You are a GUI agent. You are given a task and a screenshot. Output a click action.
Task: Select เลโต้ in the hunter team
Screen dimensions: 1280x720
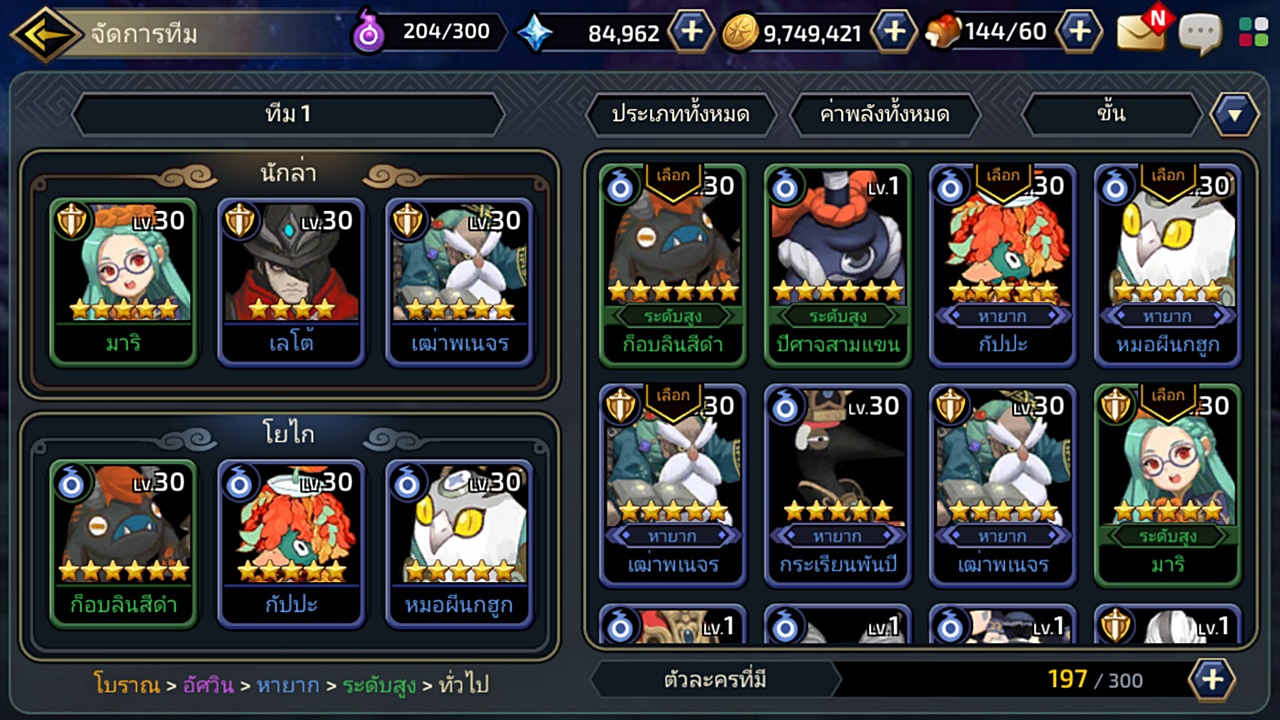pyautogui.click(x=289, y=280)
